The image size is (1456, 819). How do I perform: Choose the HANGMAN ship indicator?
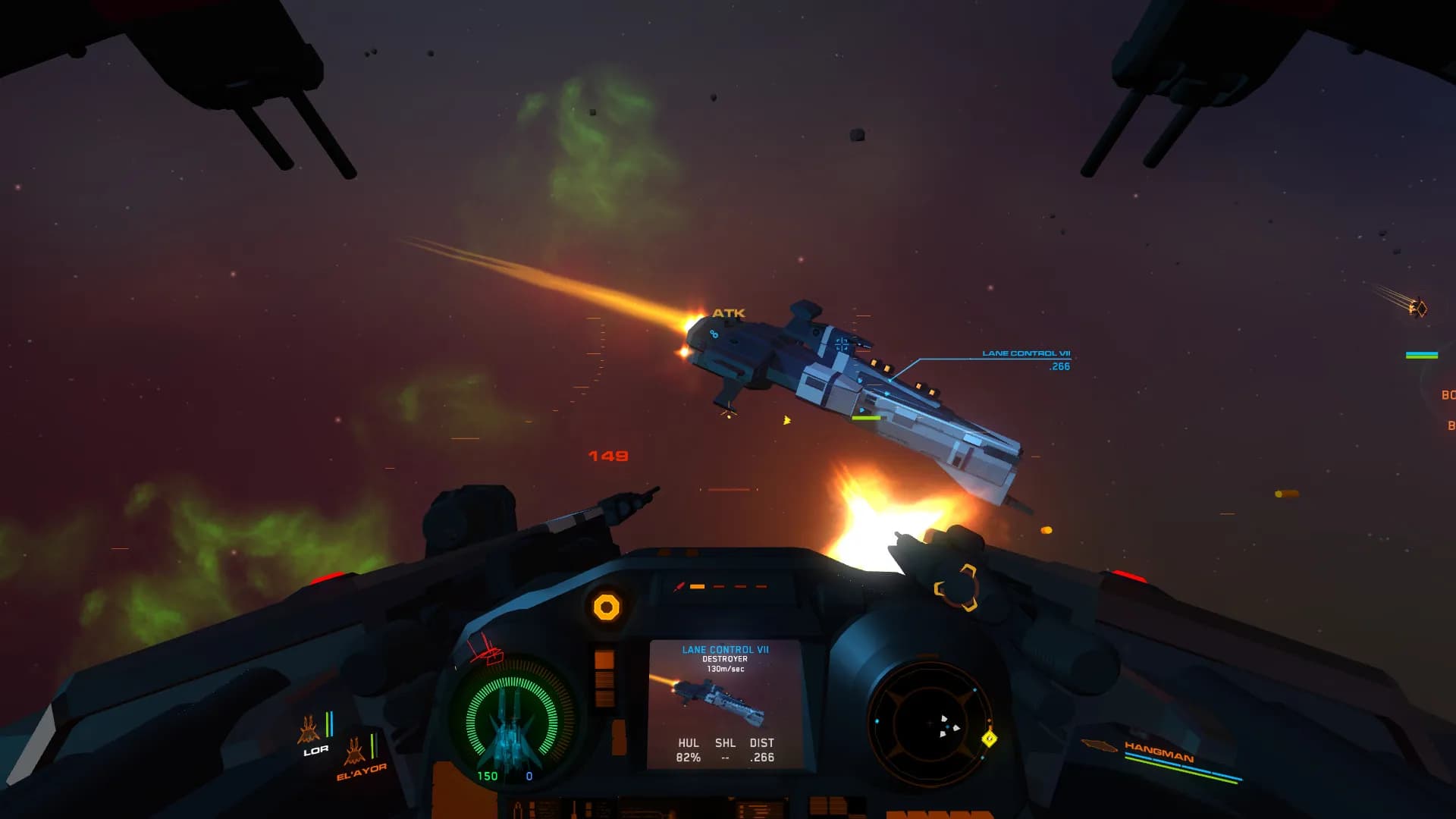(1158, 753)
